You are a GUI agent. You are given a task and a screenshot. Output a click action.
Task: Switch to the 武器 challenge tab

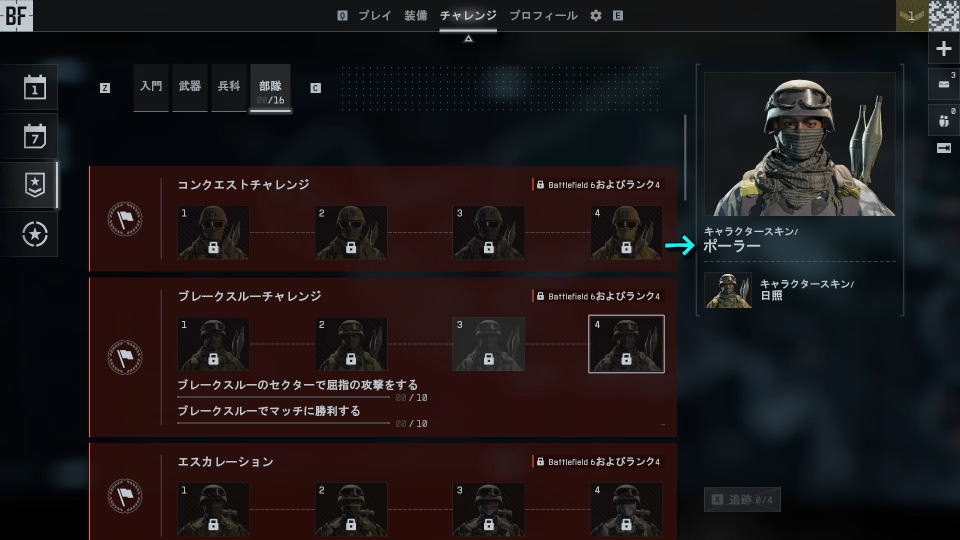pyautogui.click(x=190, y=87)
